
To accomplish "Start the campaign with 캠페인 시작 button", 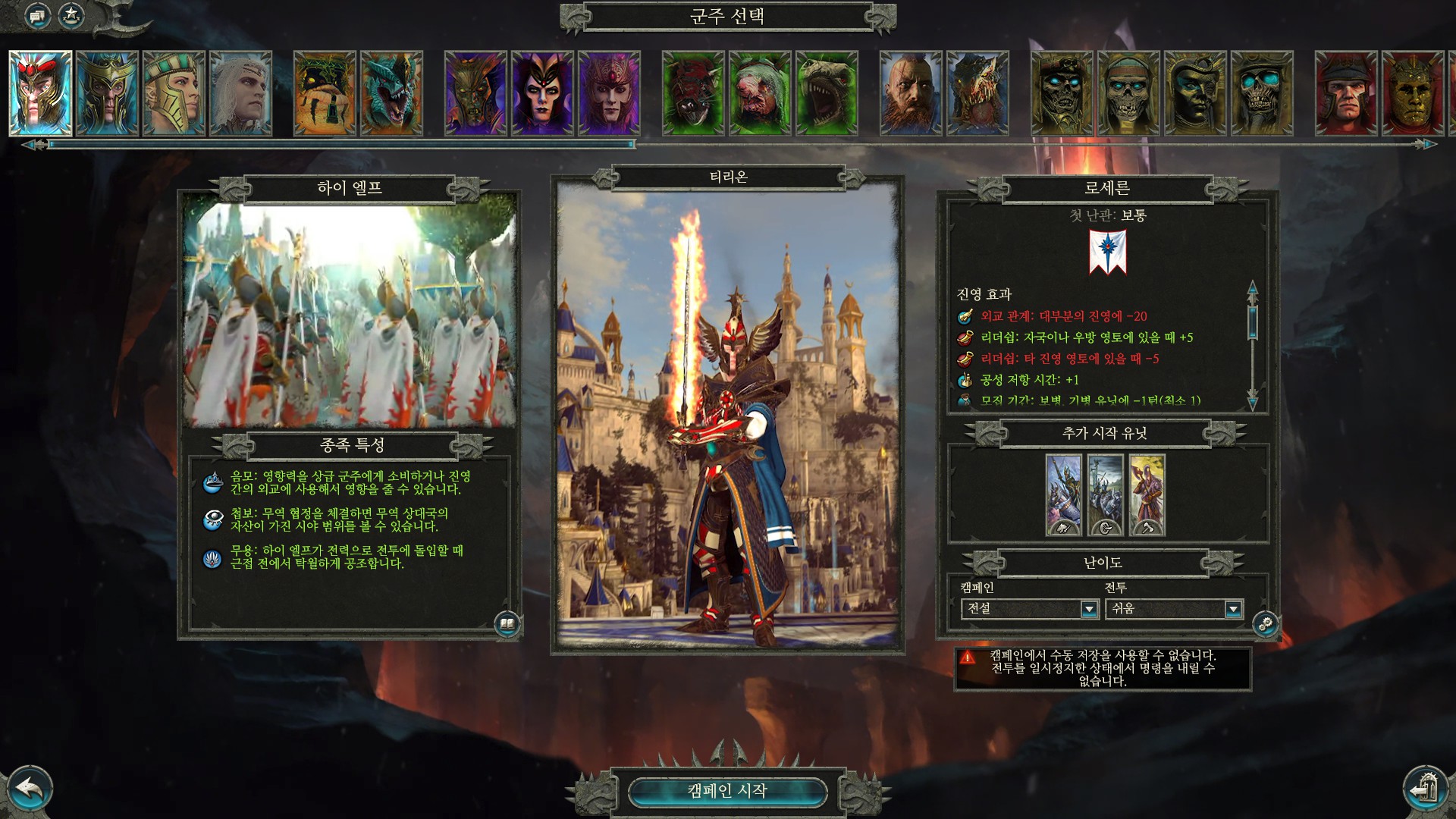I will point(727,791).
